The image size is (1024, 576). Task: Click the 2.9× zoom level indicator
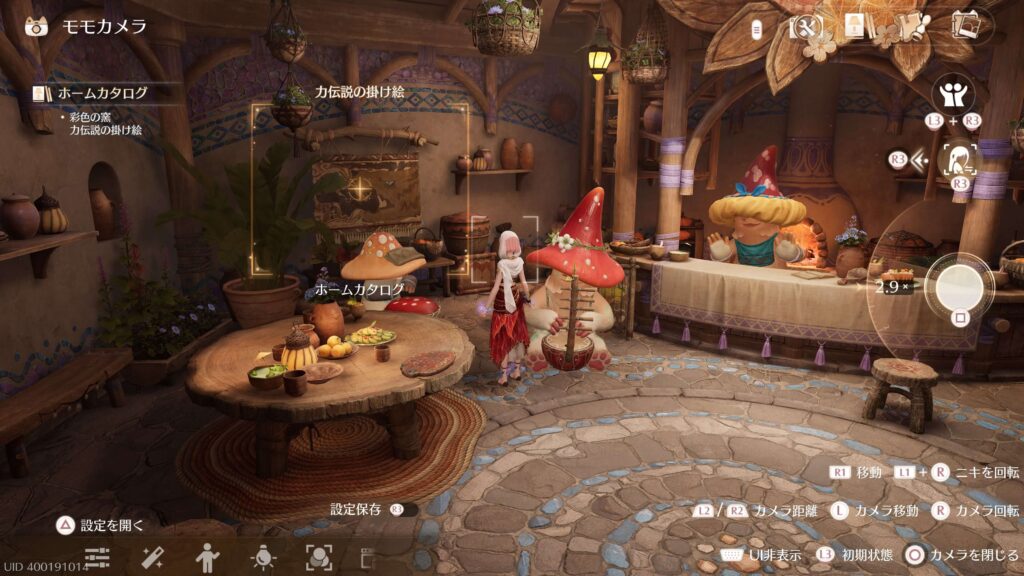coord(891,286)
